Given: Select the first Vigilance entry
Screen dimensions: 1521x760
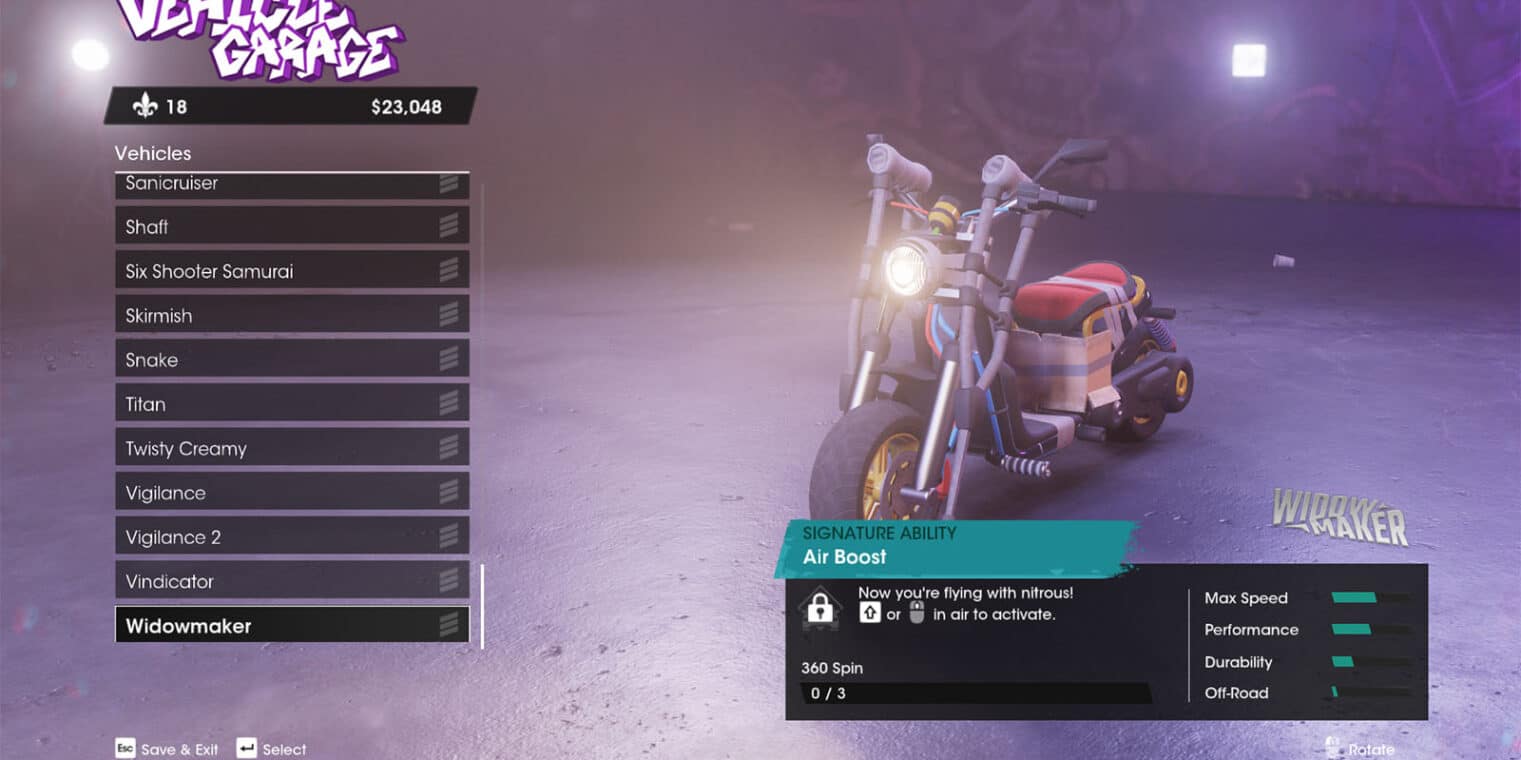Looking at the screenshot, I should [x=291, y=493].
